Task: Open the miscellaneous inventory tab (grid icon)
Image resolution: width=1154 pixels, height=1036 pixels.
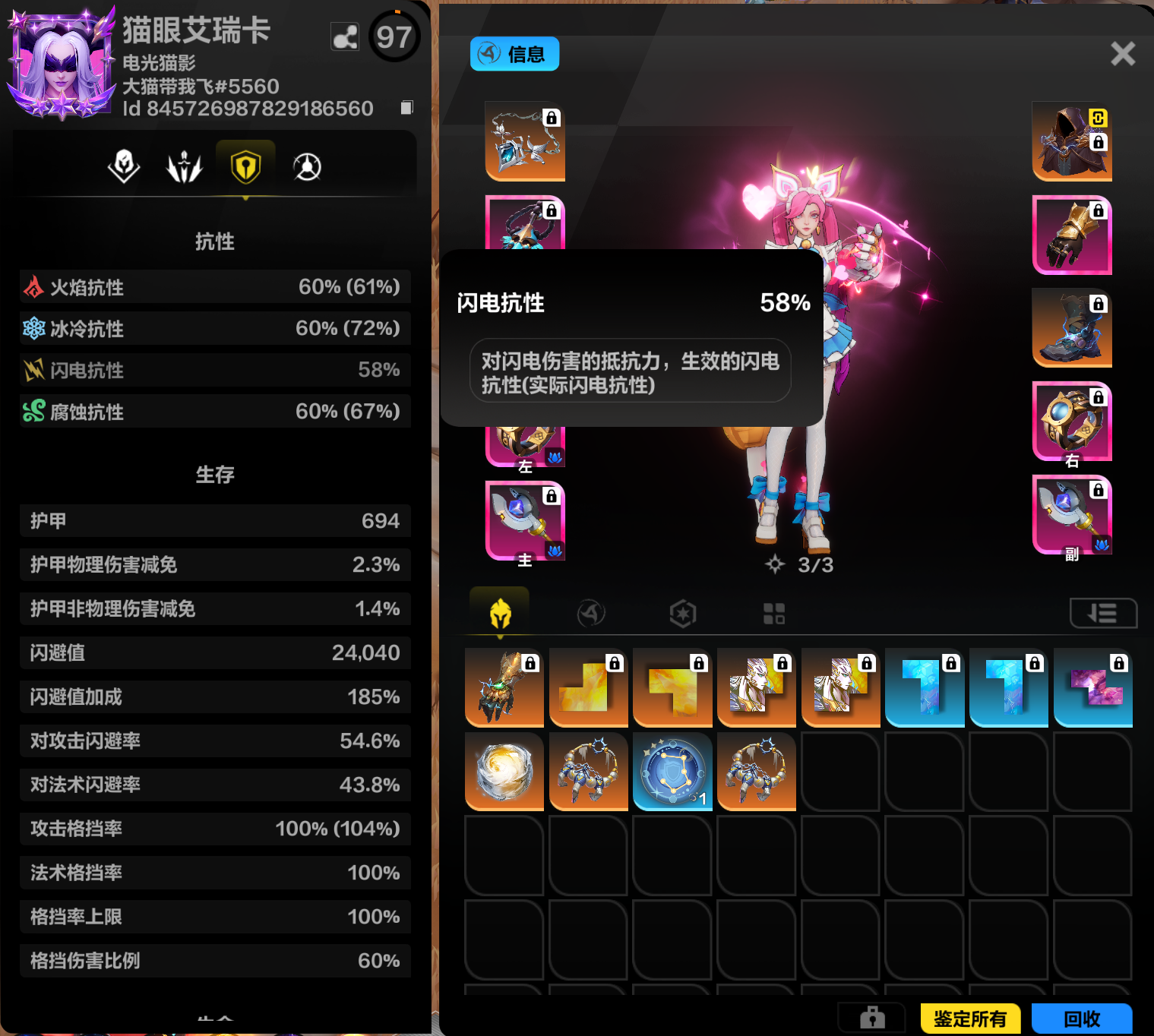Action: (773, 612)
